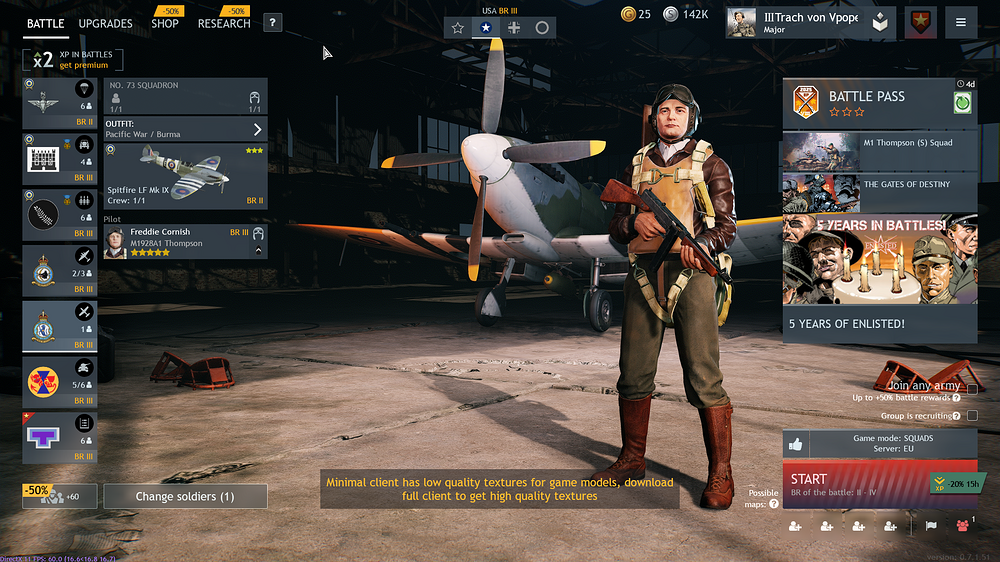Go to the Research tab

tap(223, 23)
